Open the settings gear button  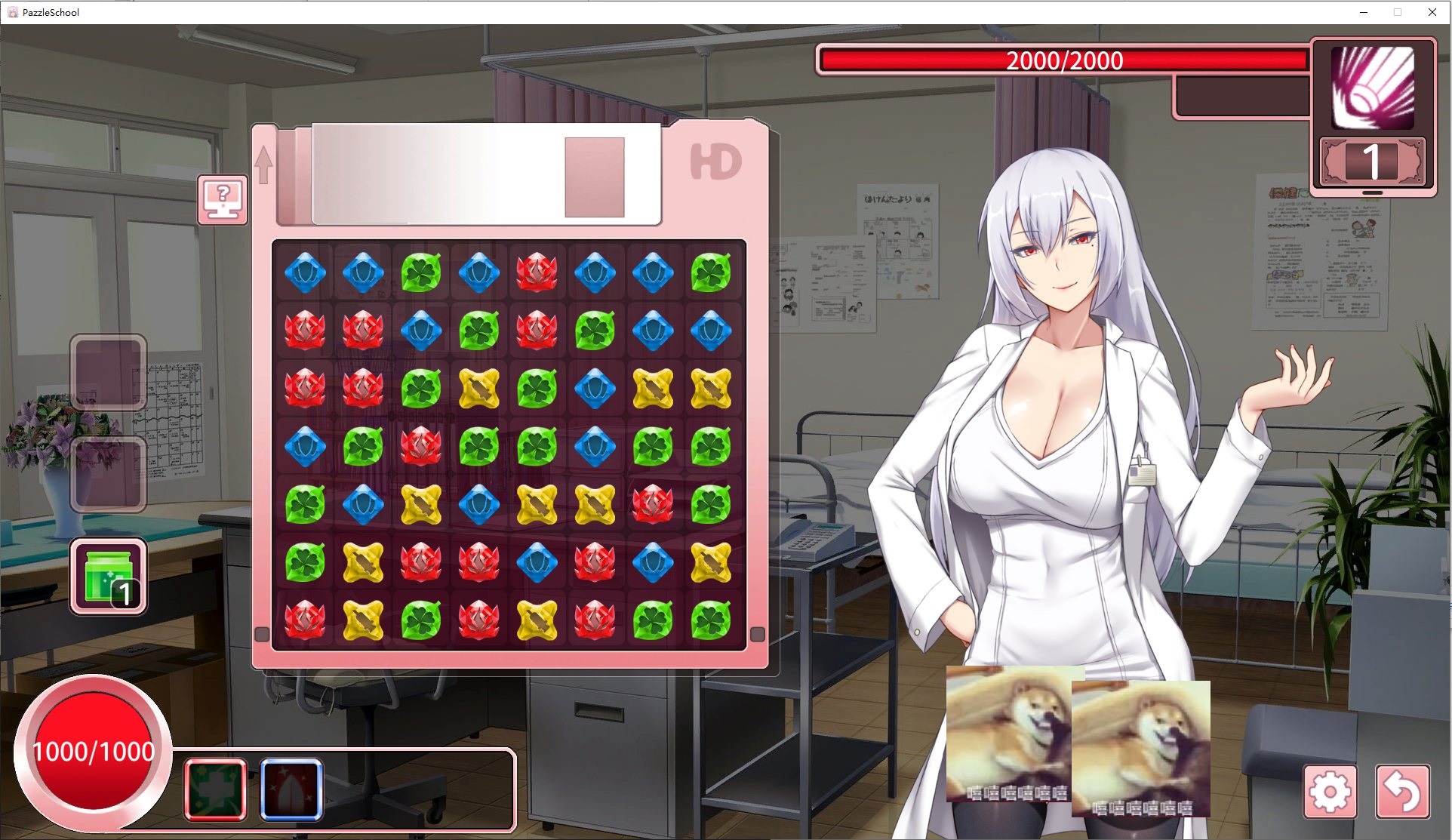[1330, 792]
